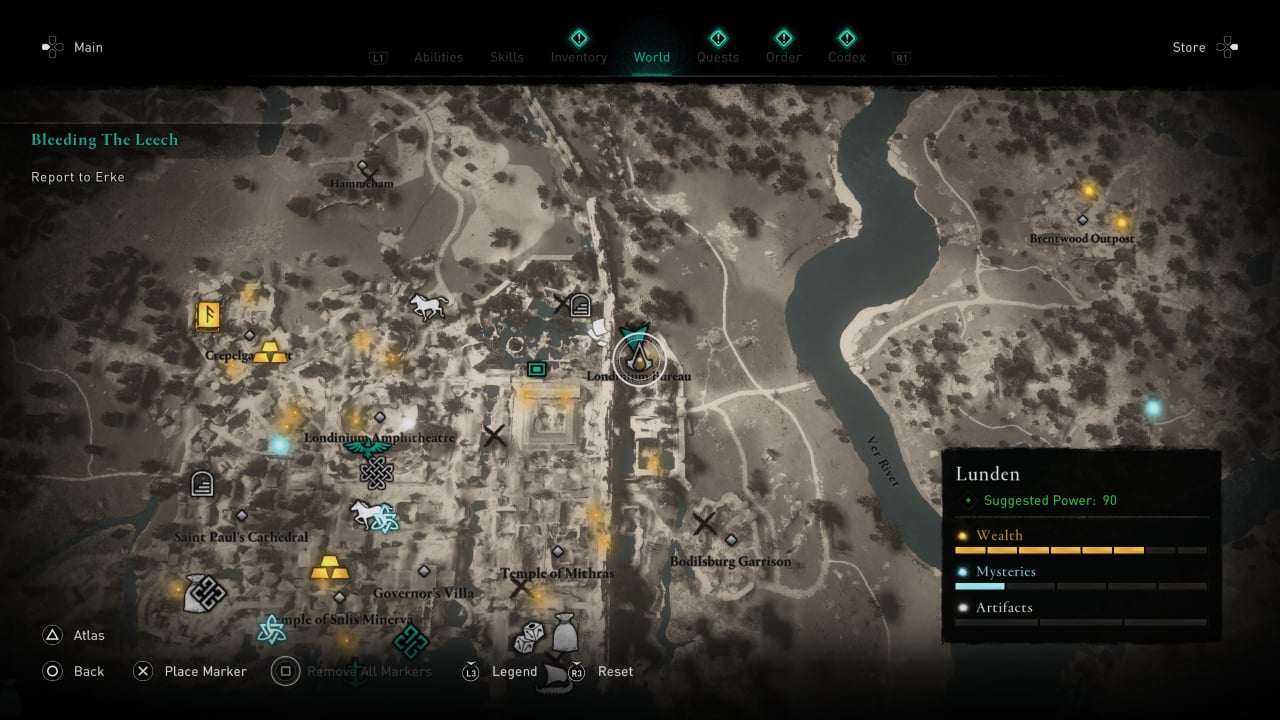1280x720 pixels.
Task: Switch to the Abilities tab
Action: click(439, 57)
